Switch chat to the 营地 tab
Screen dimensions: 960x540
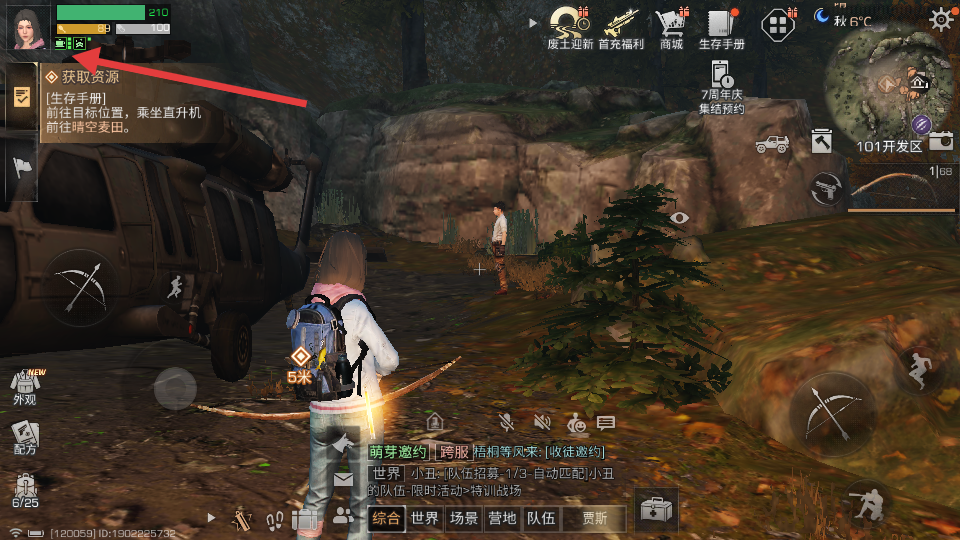501,518
